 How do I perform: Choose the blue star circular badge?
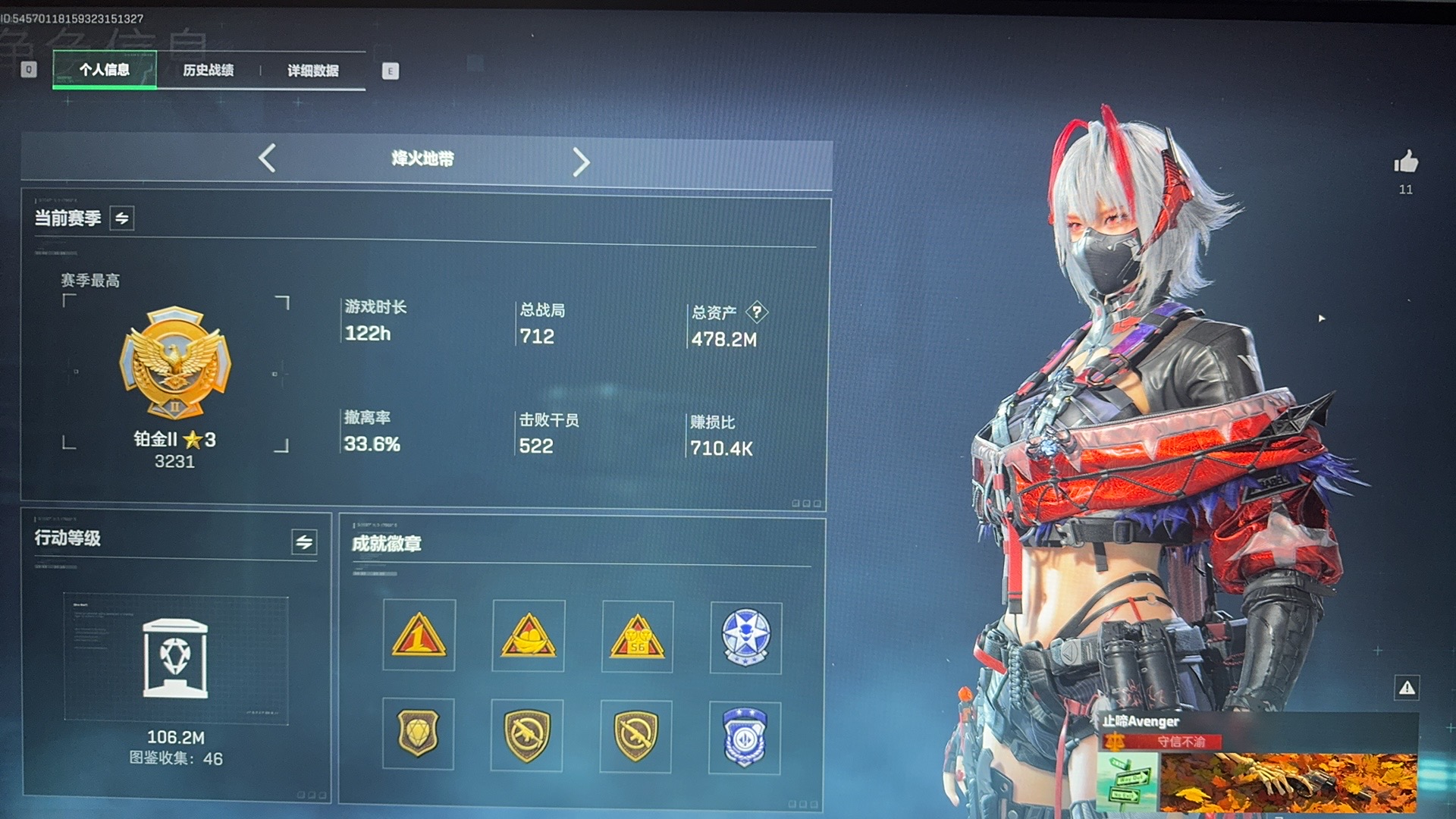[x=745, y=638]
